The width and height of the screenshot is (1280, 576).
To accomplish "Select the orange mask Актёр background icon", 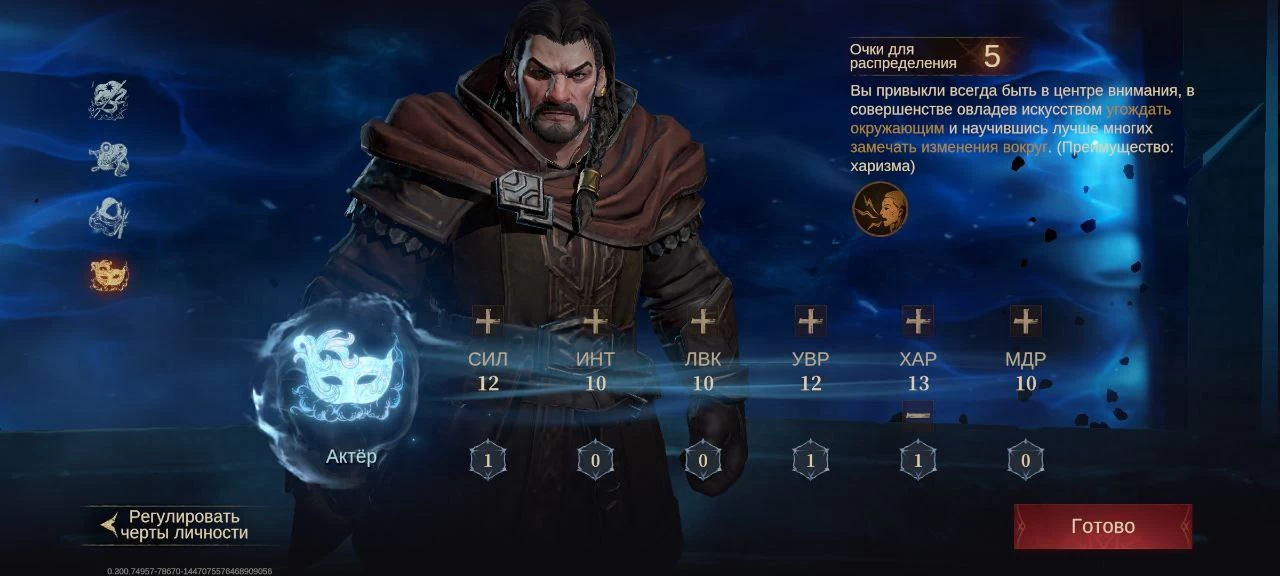I will tap(109, 275).
